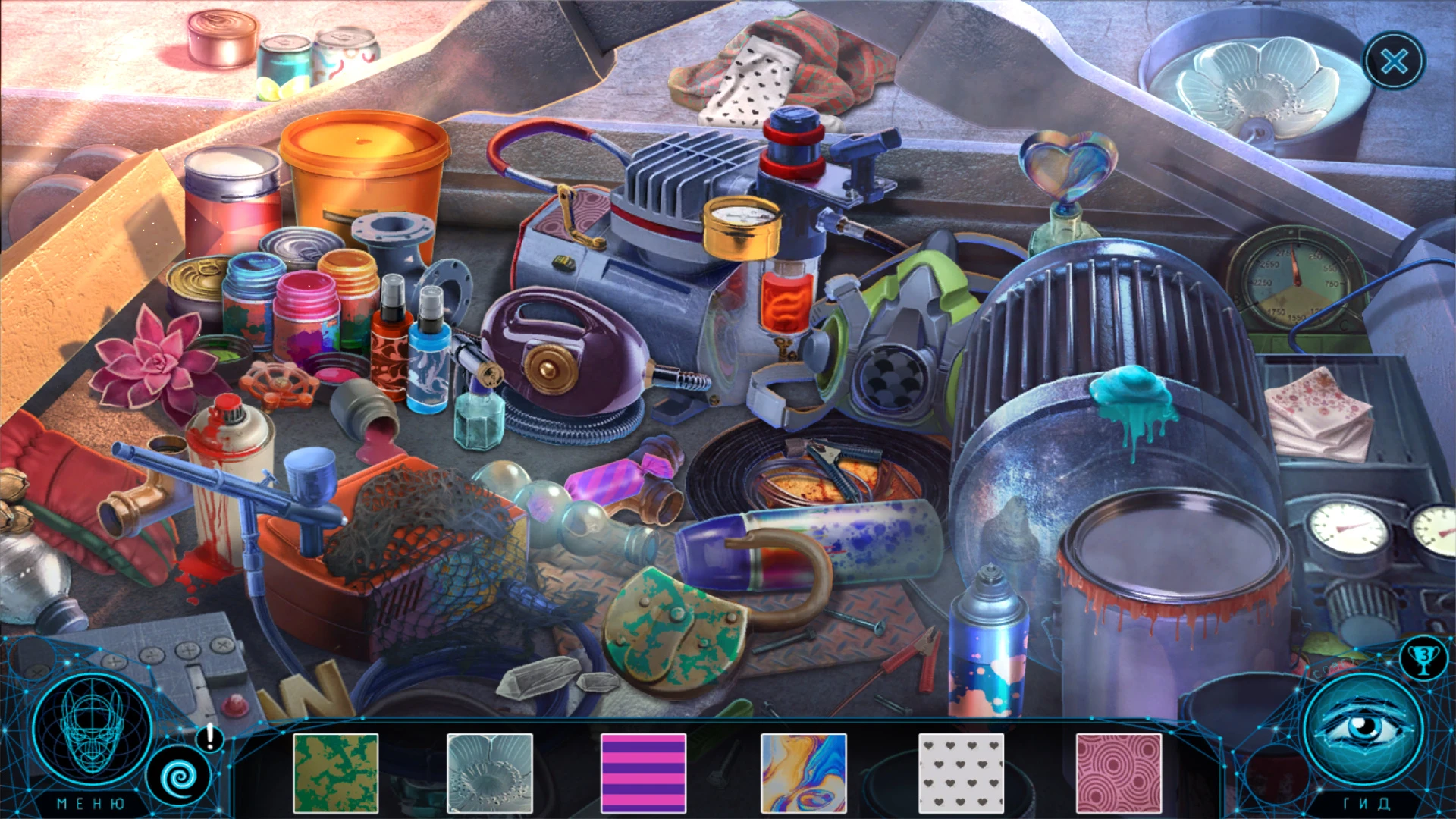Close the hidden object scene
This screenshot has width=1456, height=819.
click(x=1394, y=61)
